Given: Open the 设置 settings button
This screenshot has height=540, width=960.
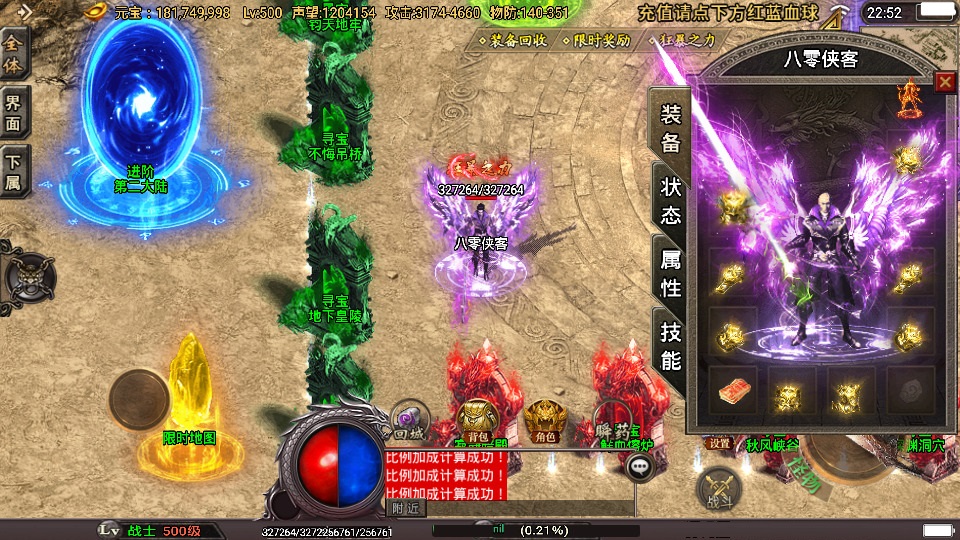Looking at the screenshot, I should coord(719,443).
